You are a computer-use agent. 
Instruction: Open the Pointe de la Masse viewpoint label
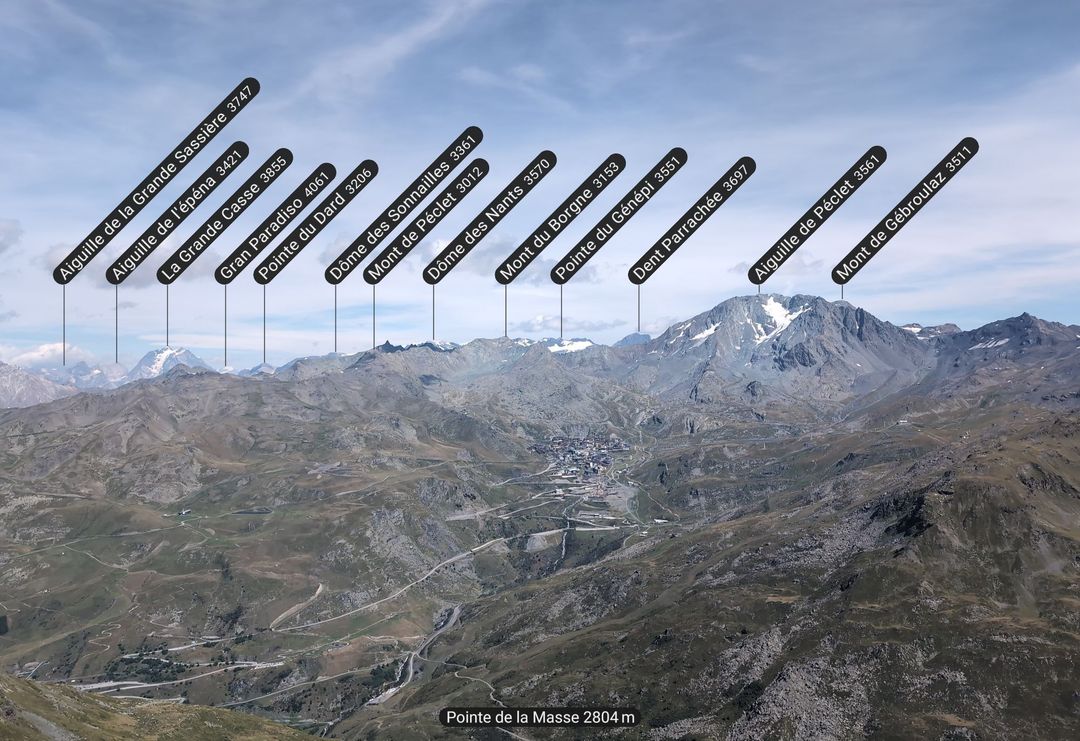540,717
